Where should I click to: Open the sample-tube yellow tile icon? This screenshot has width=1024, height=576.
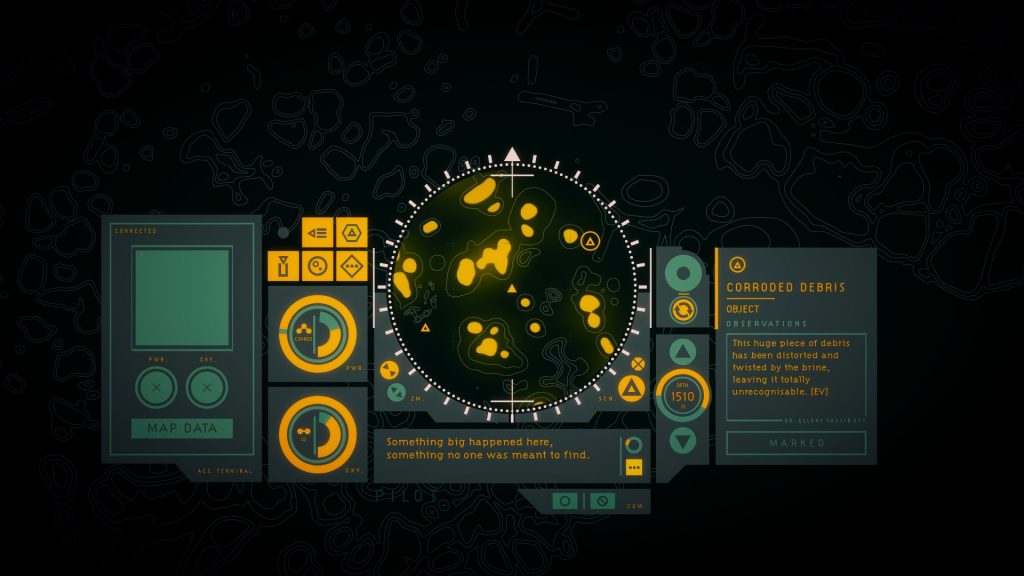click(283, 266)
